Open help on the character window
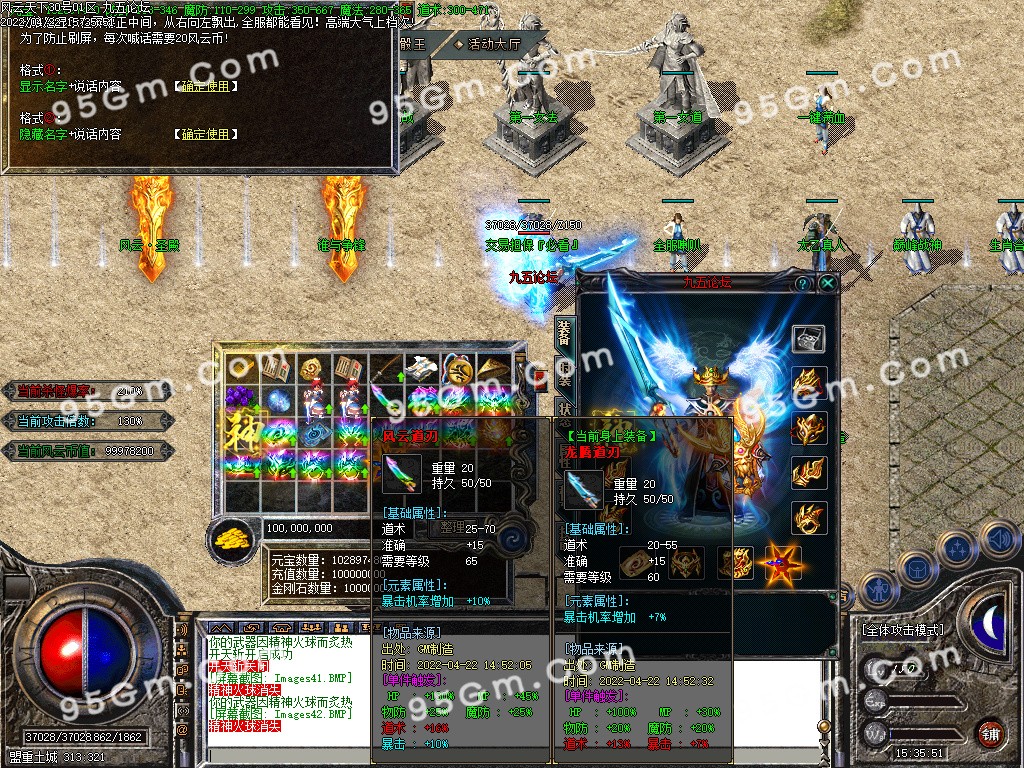 pos(802,284)
